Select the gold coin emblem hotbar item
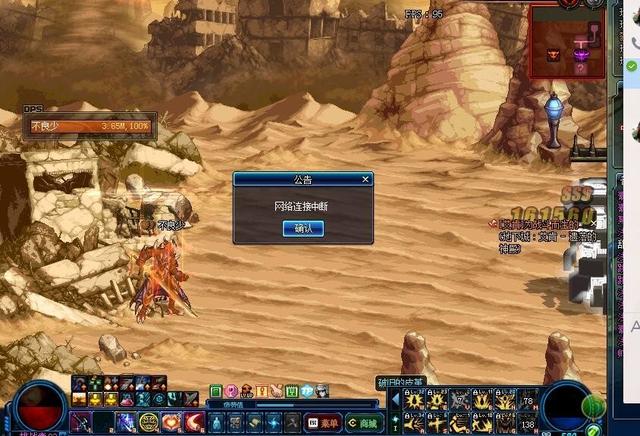 click(x=149, y=422)
